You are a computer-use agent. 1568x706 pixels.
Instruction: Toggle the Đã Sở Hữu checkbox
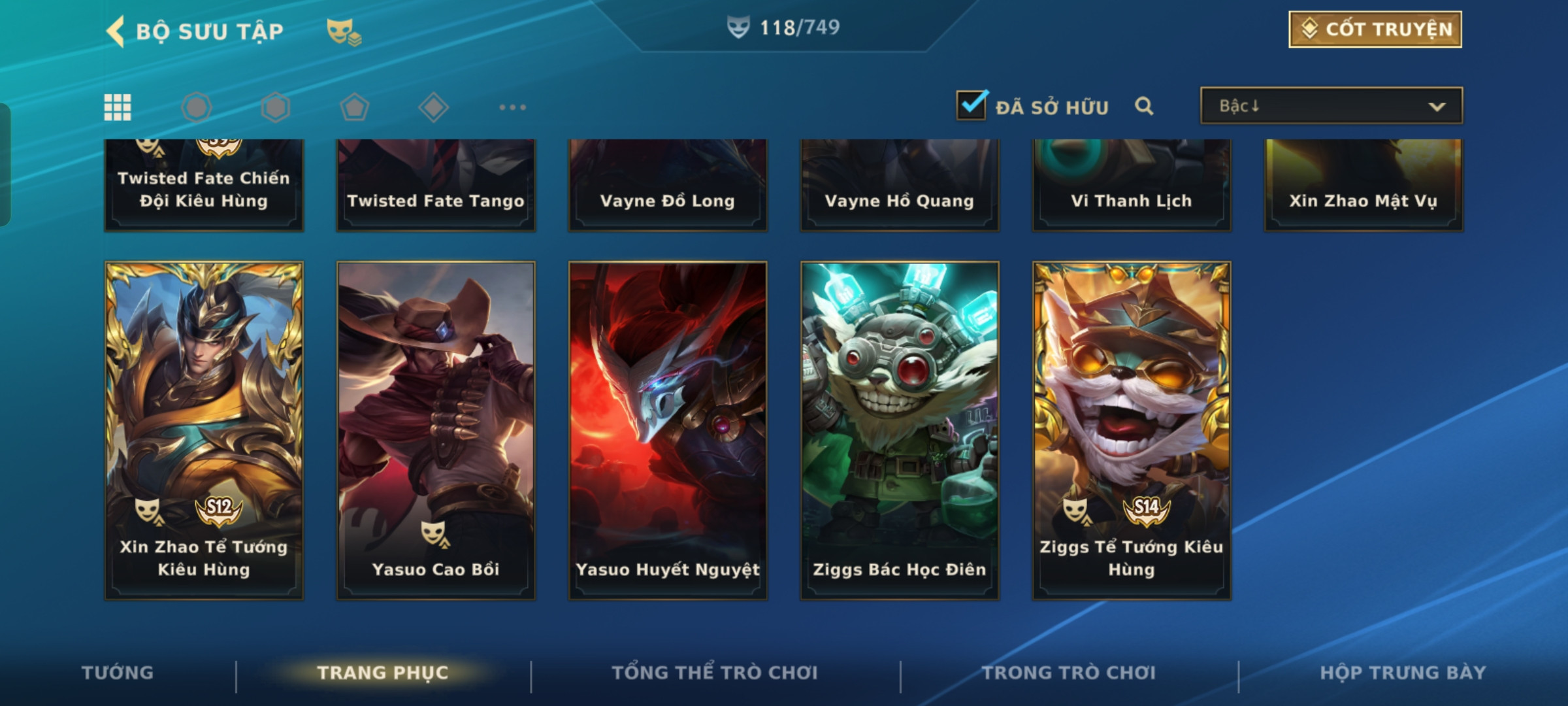[x=972, y=106]
